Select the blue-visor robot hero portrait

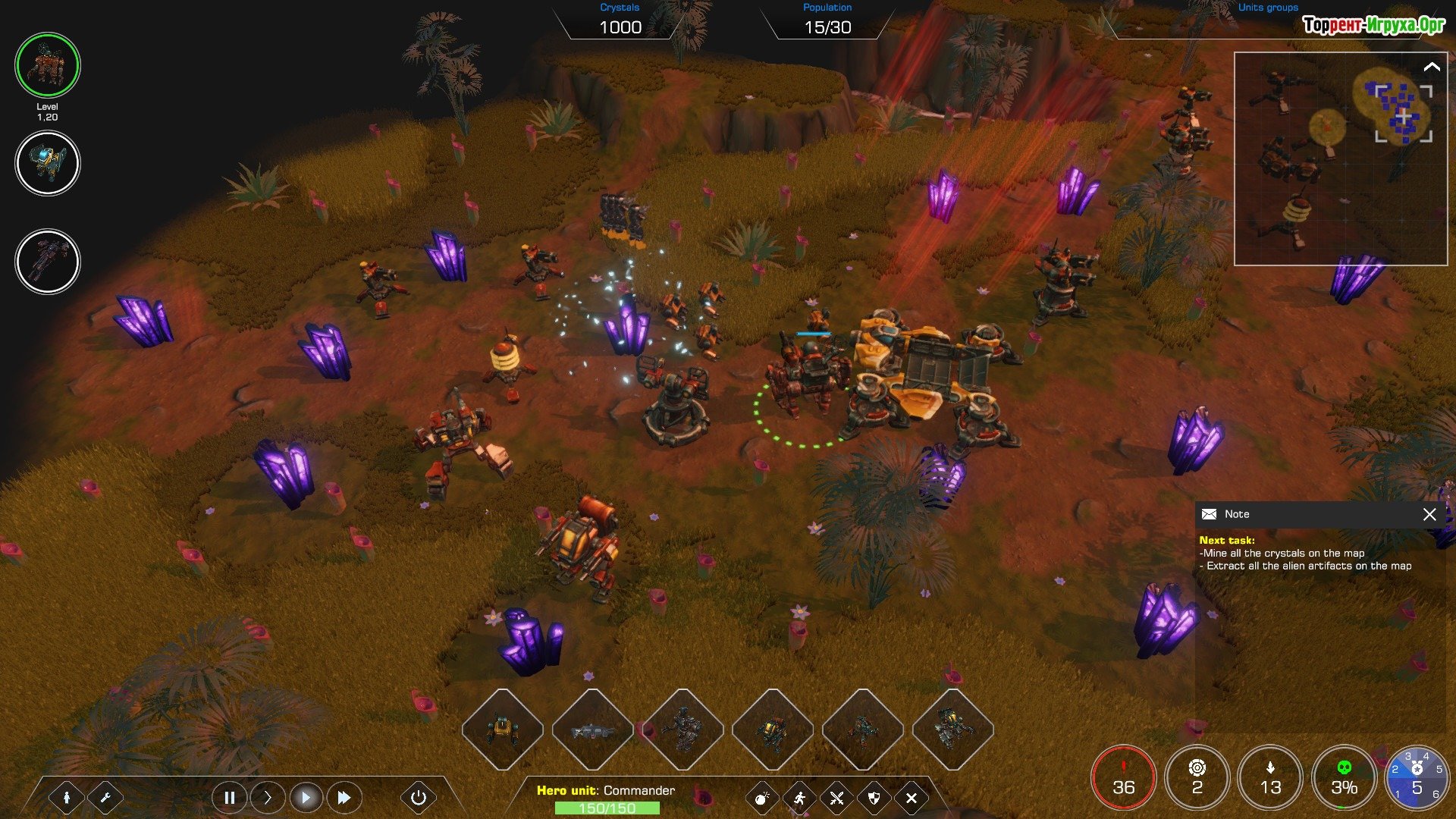coord(48,163)
